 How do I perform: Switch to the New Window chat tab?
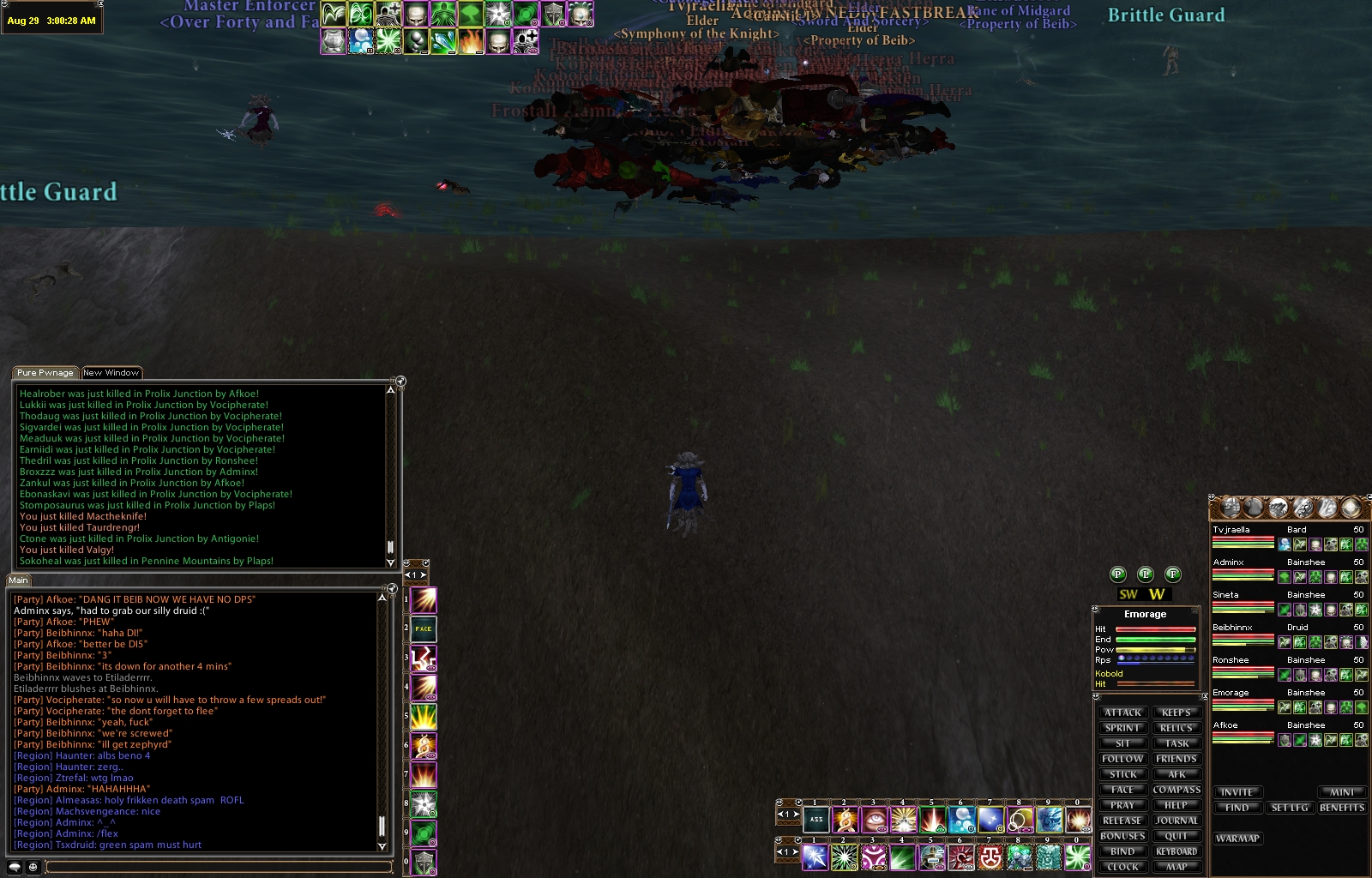click(x=111, y=373)
